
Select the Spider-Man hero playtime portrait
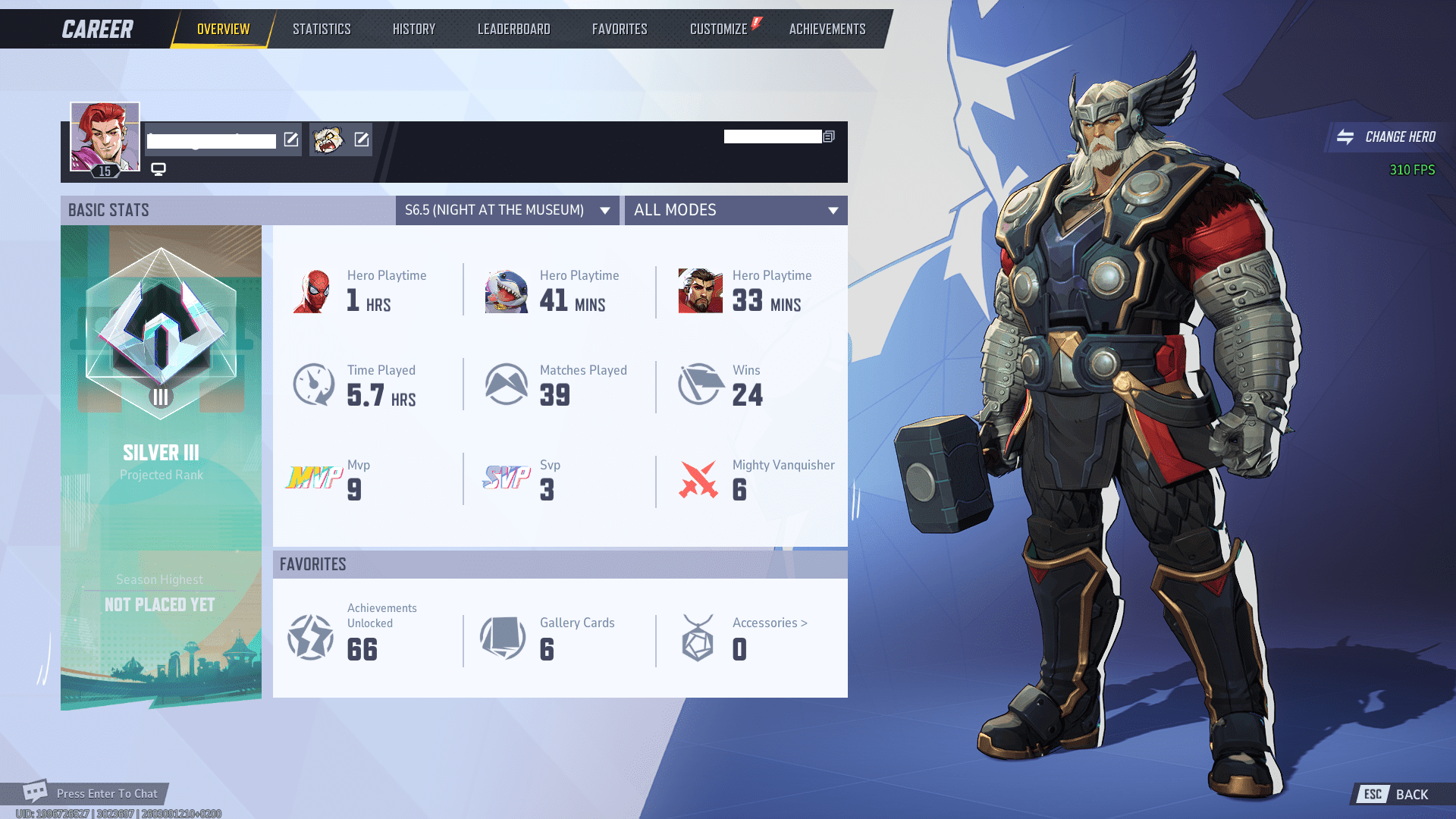pyautogui.click(x=313, y=290)
